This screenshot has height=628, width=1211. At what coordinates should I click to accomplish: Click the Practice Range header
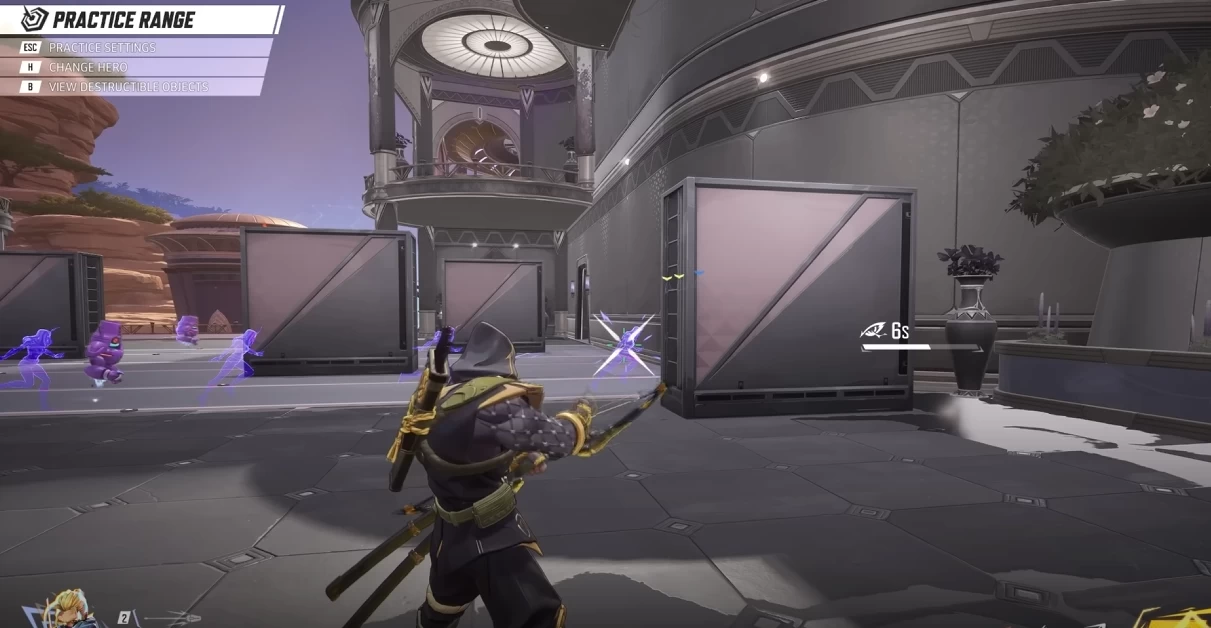click(x=123, y=19)
